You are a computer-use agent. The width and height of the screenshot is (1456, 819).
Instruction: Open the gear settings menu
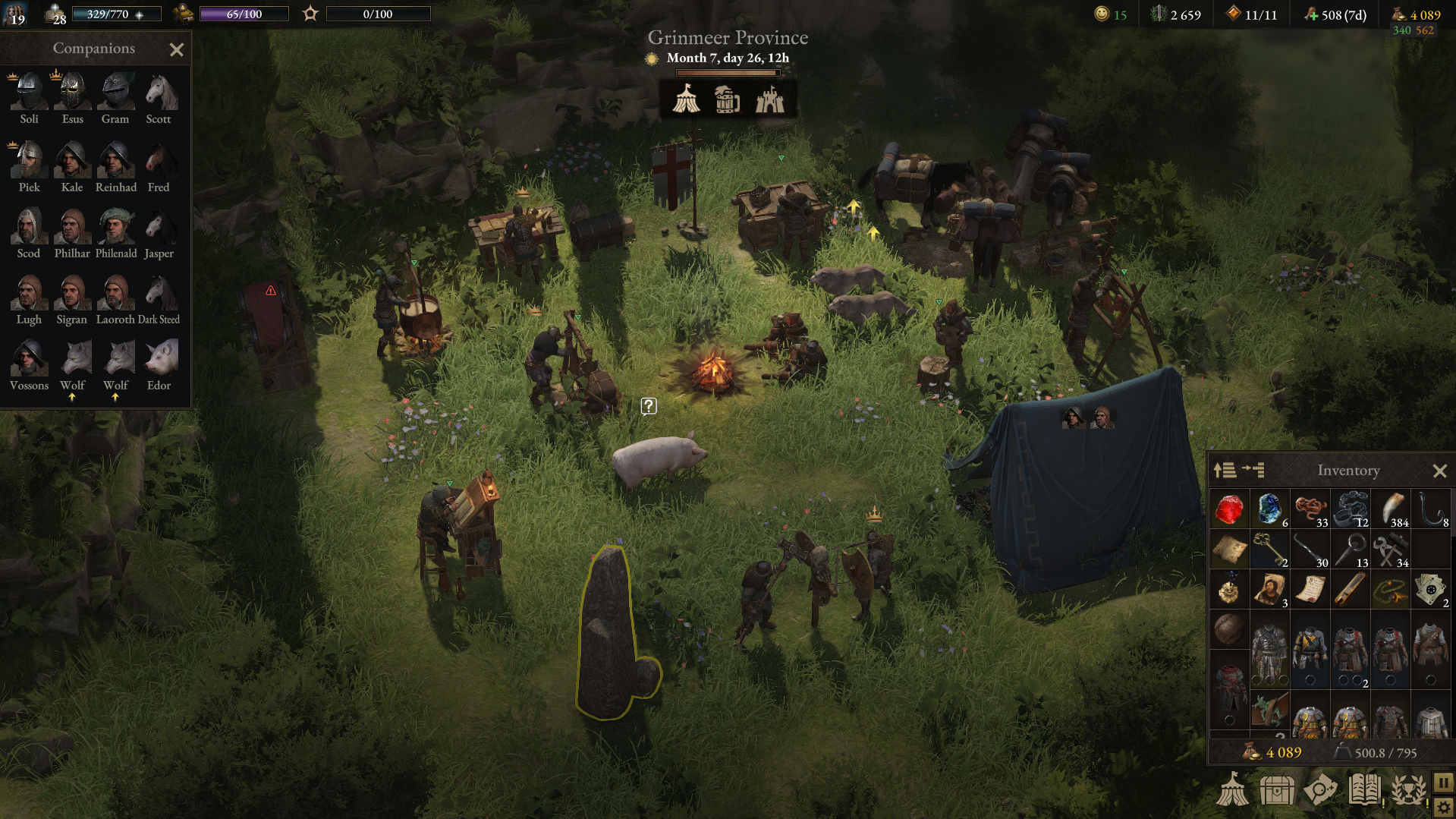[x=1443, y=808]
